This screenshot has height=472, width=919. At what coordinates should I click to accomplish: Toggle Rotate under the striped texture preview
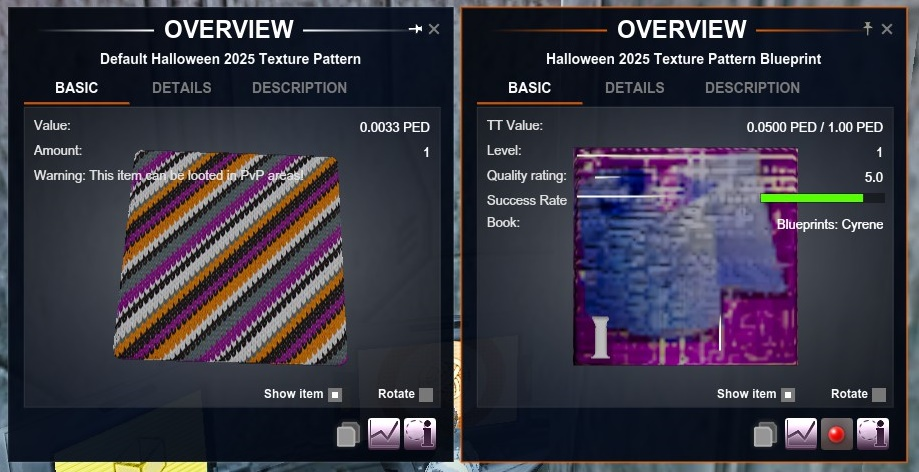tap(426, 394)
